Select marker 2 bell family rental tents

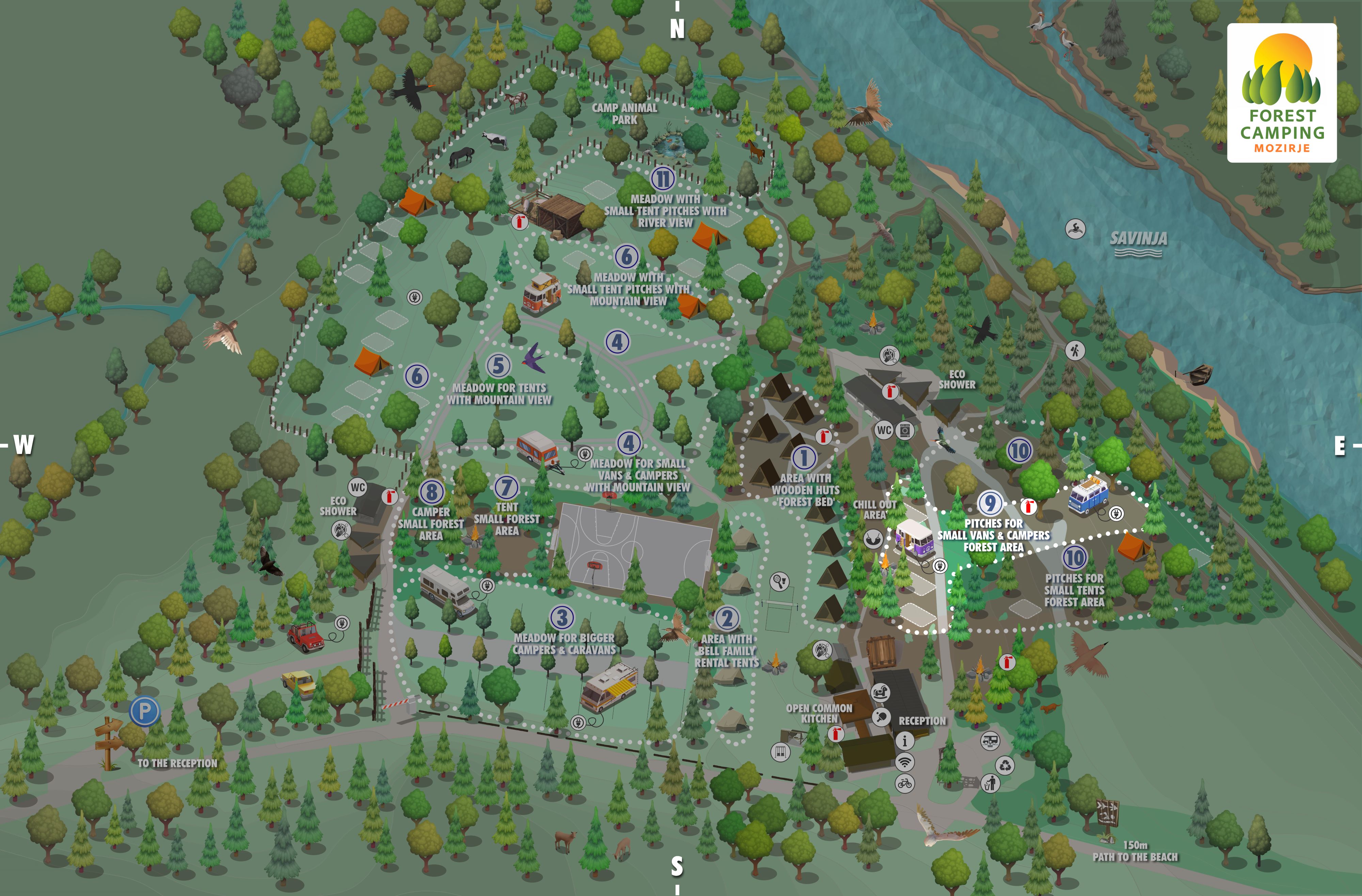point(727,618)
